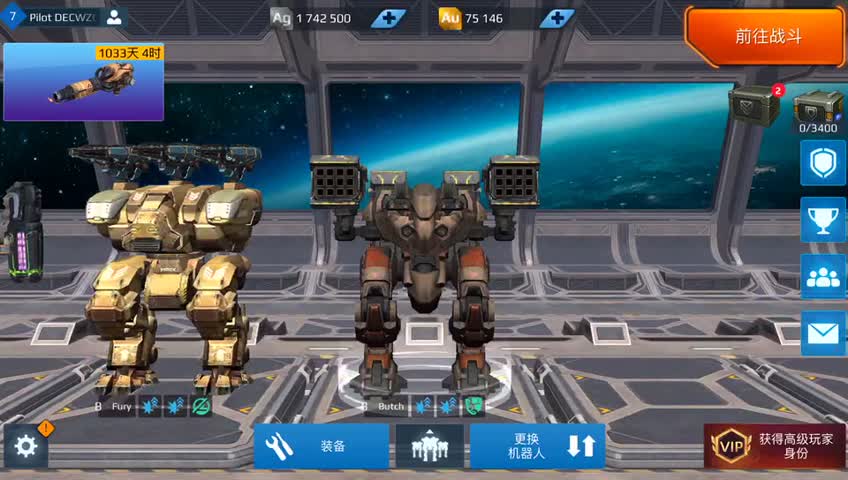Buy gold with the Au plus button
The height and width of the screenshot is (480, 848).
(x=557, y=18)
